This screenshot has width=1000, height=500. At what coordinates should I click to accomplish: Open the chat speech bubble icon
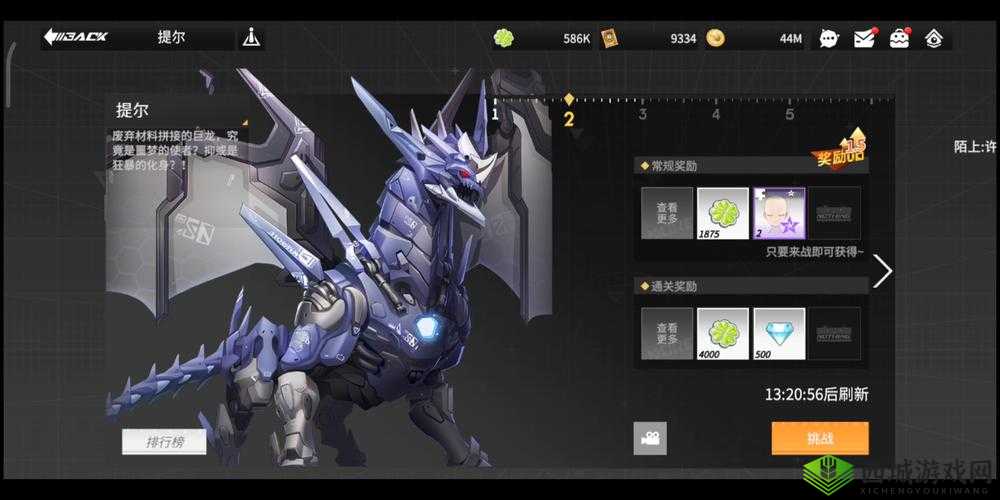pyautogui.click(x=829, y=39)
